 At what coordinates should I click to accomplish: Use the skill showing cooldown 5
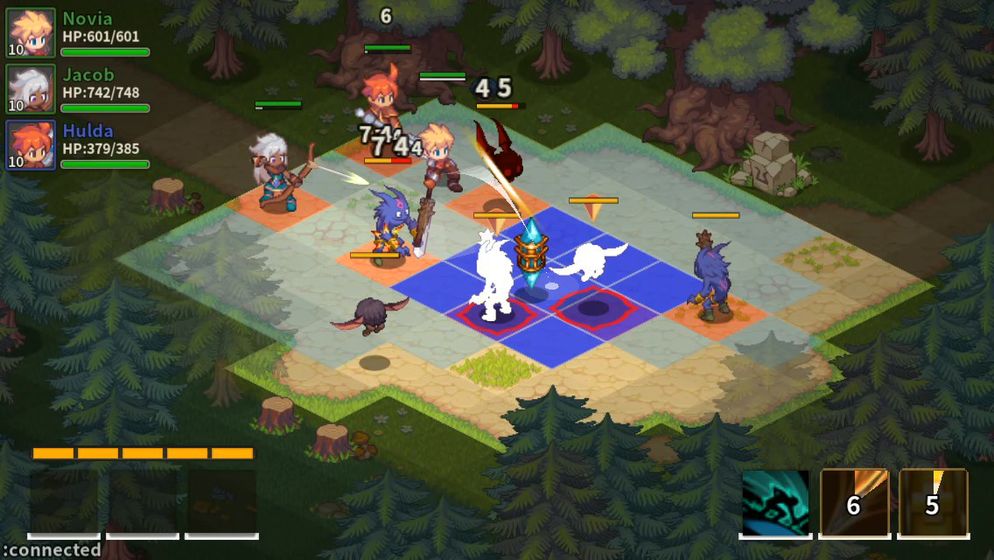tap(933, 502)
